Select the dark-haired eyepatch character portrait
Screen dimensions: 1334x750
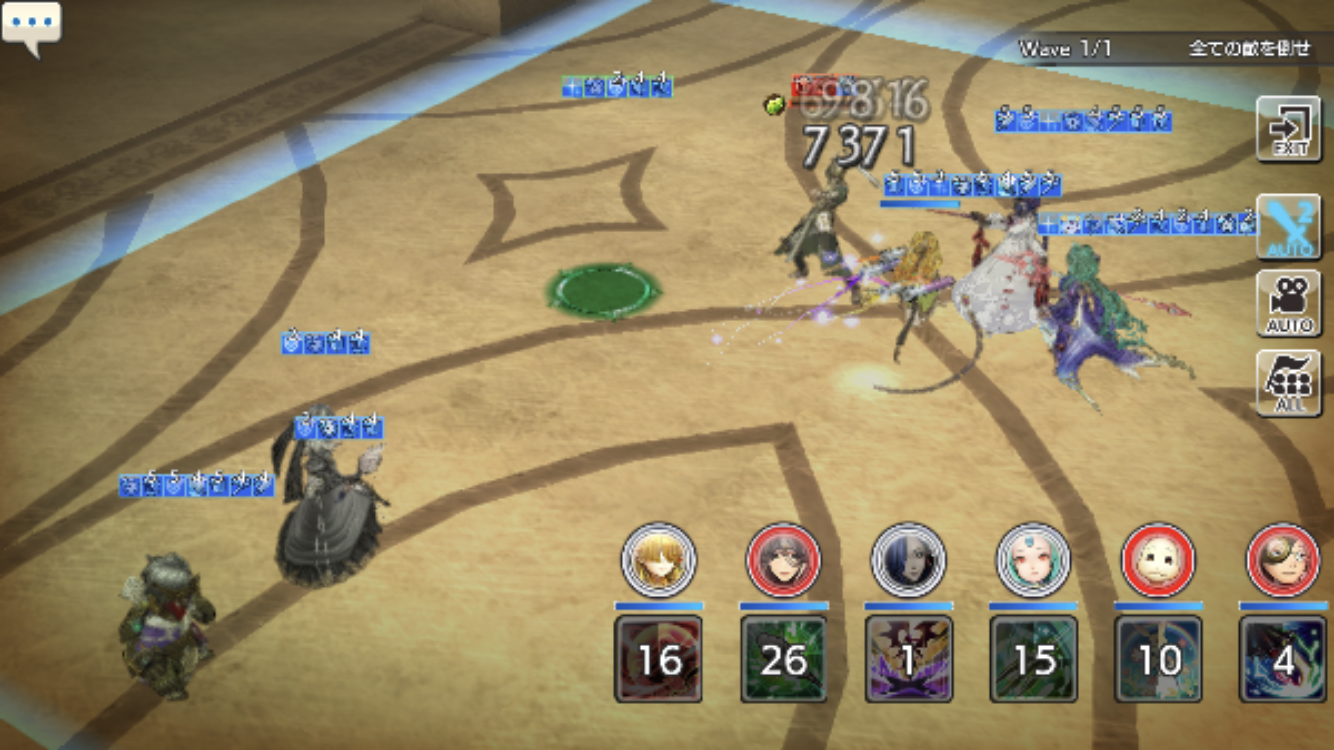click(x=783, y=560)
